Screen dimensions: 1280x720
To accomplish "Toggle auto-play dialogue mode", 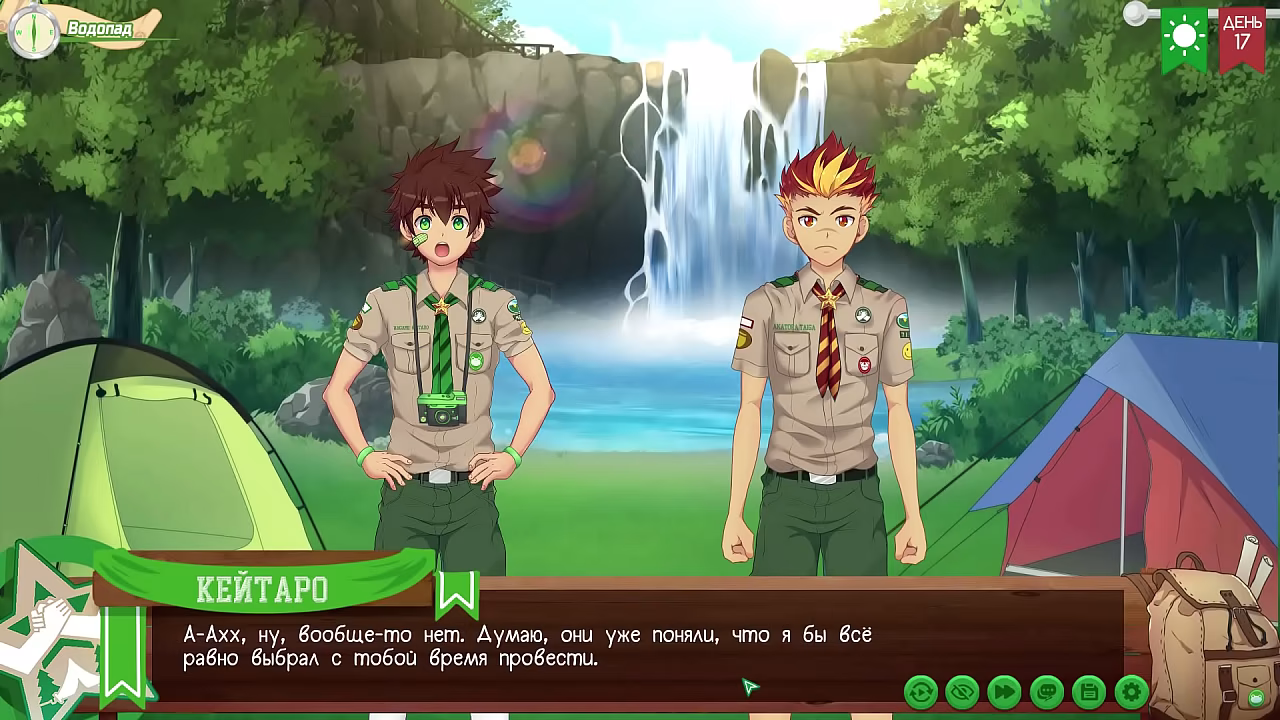I will click(921, 691).
